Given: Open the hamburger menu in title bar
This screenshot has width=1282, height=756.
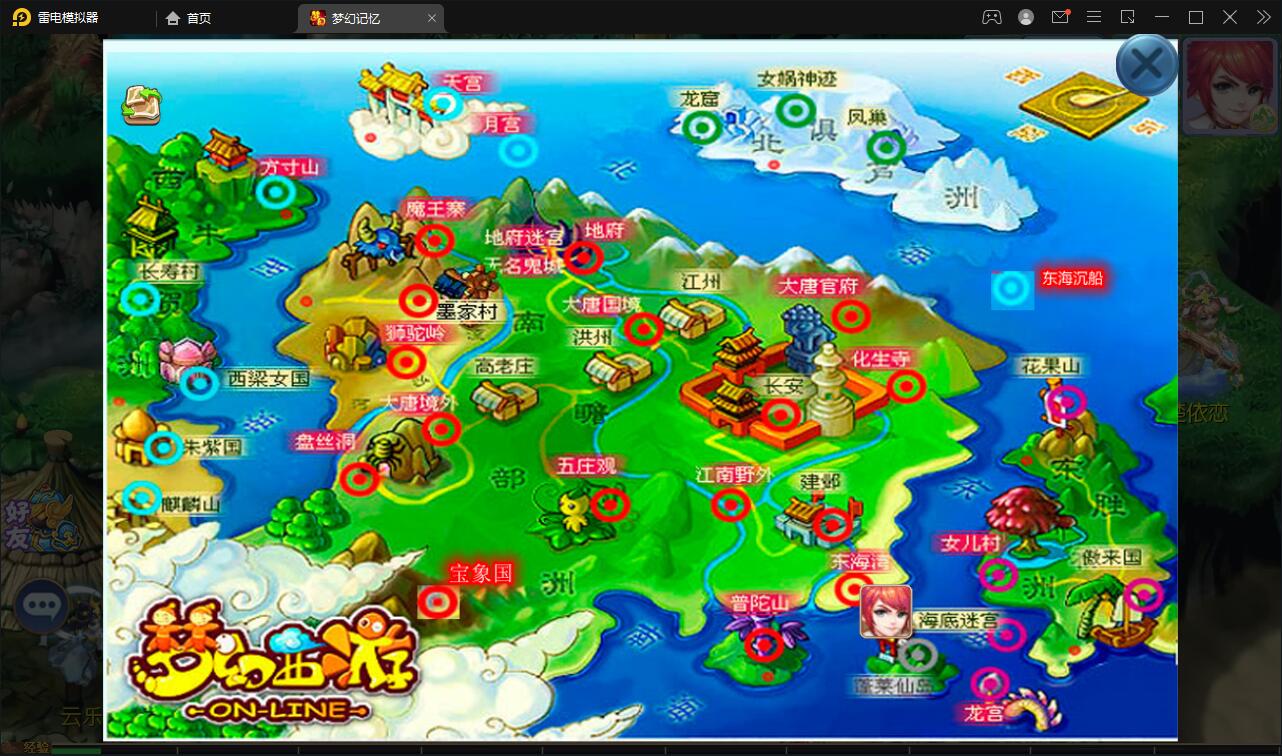Looking at the screenshot, I should (x=1094, y=17).
